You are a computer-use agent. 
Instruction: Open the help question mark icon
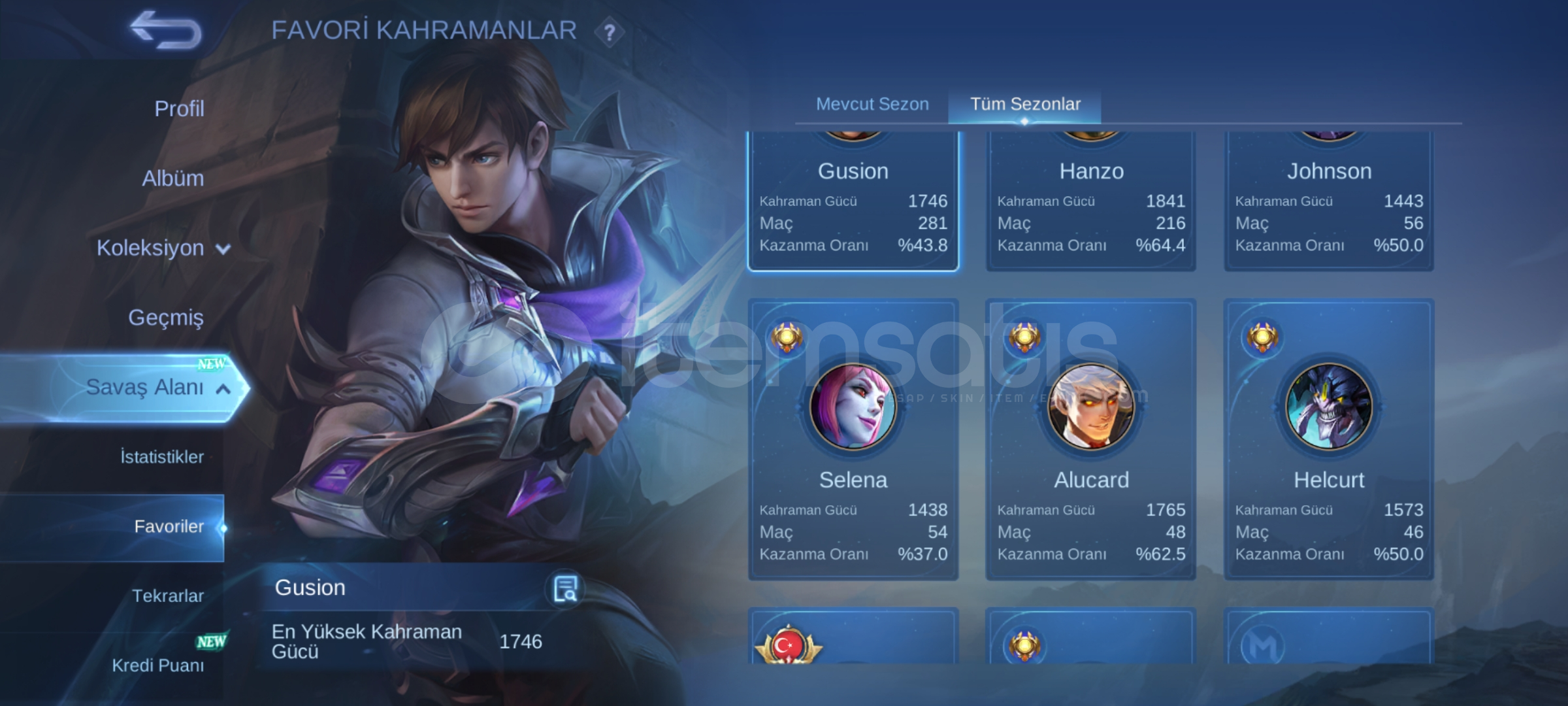click(609, 32)
